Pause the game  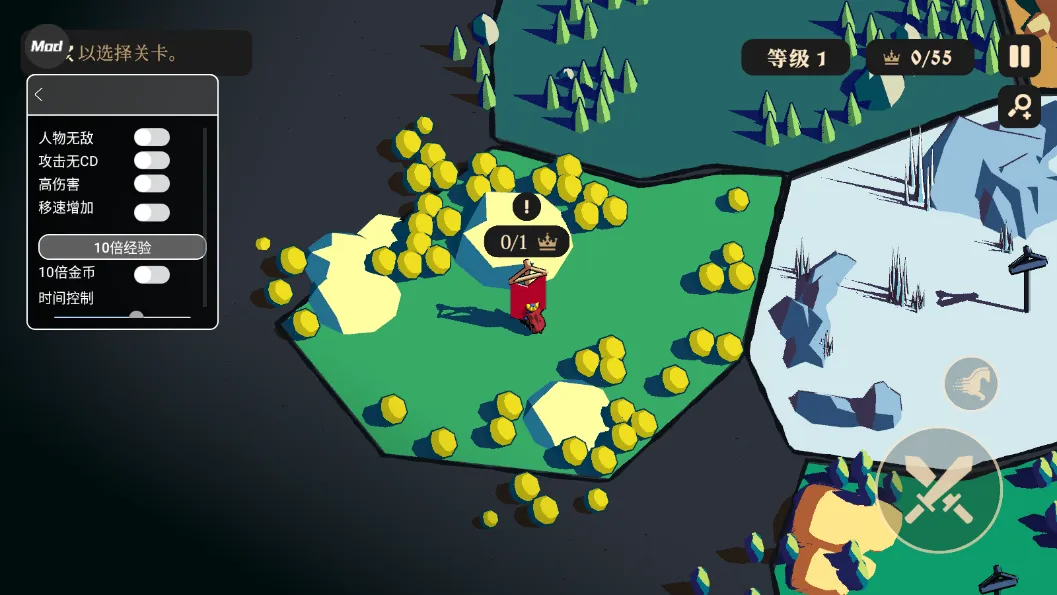(1019, 57)
